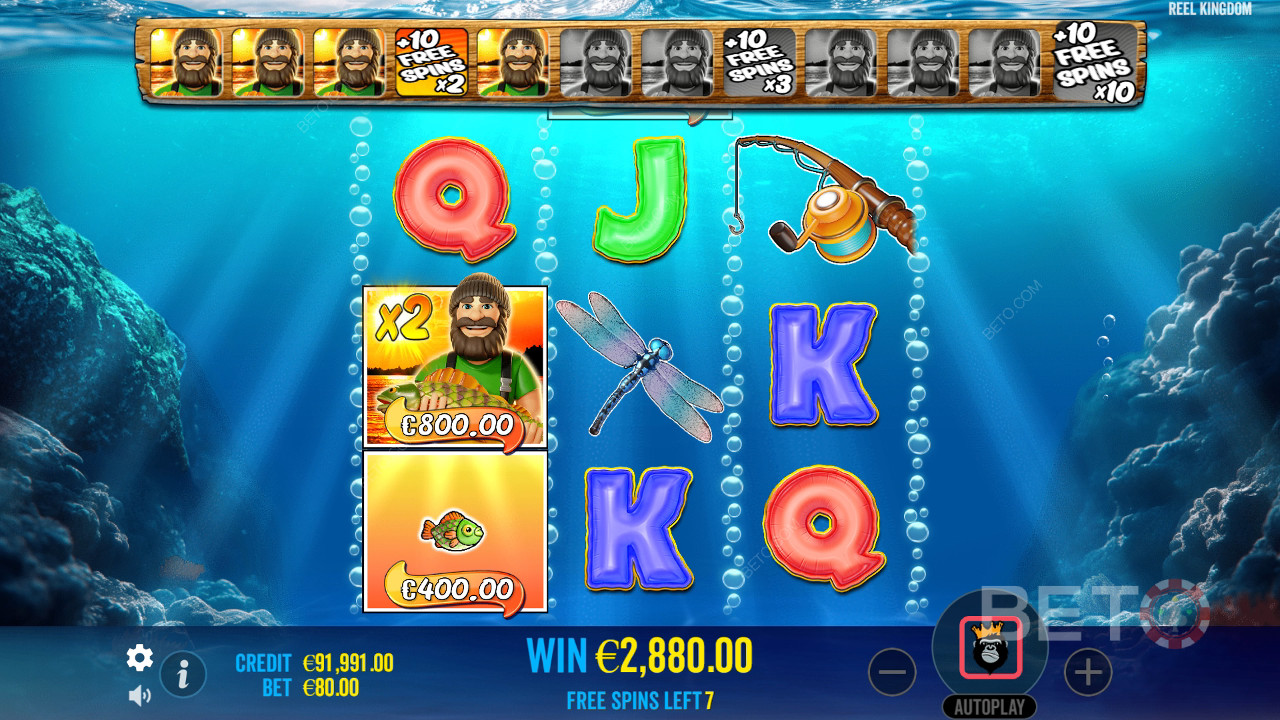This screenshot has height=720, width=1280.
Task: Open the game information panel
Action: click(x=181, y=673)
